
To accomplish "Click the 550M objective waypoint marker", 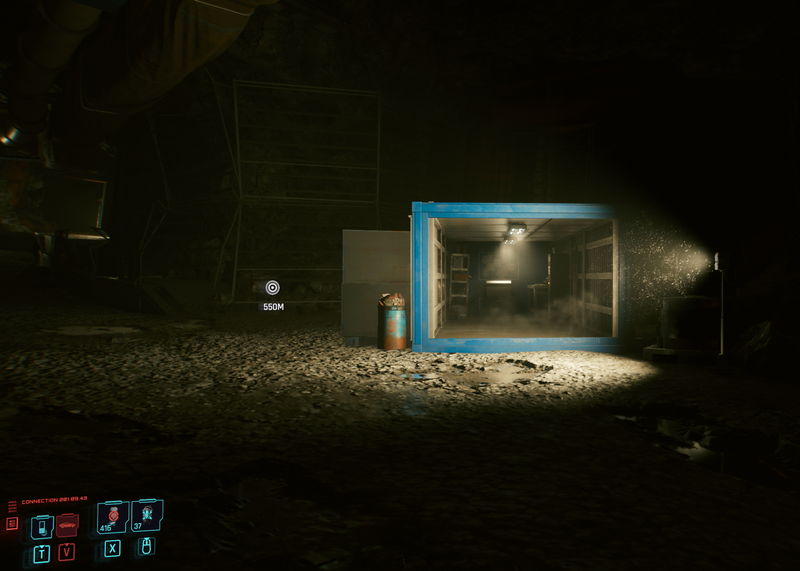I will (273, 288).
